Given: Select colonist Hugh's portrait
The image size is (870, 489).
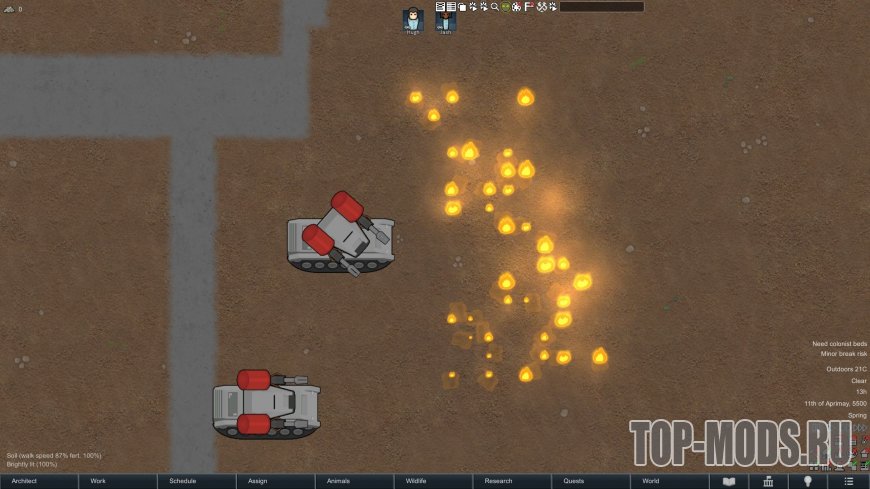Looking at the screenshot, I should [413, 20].
